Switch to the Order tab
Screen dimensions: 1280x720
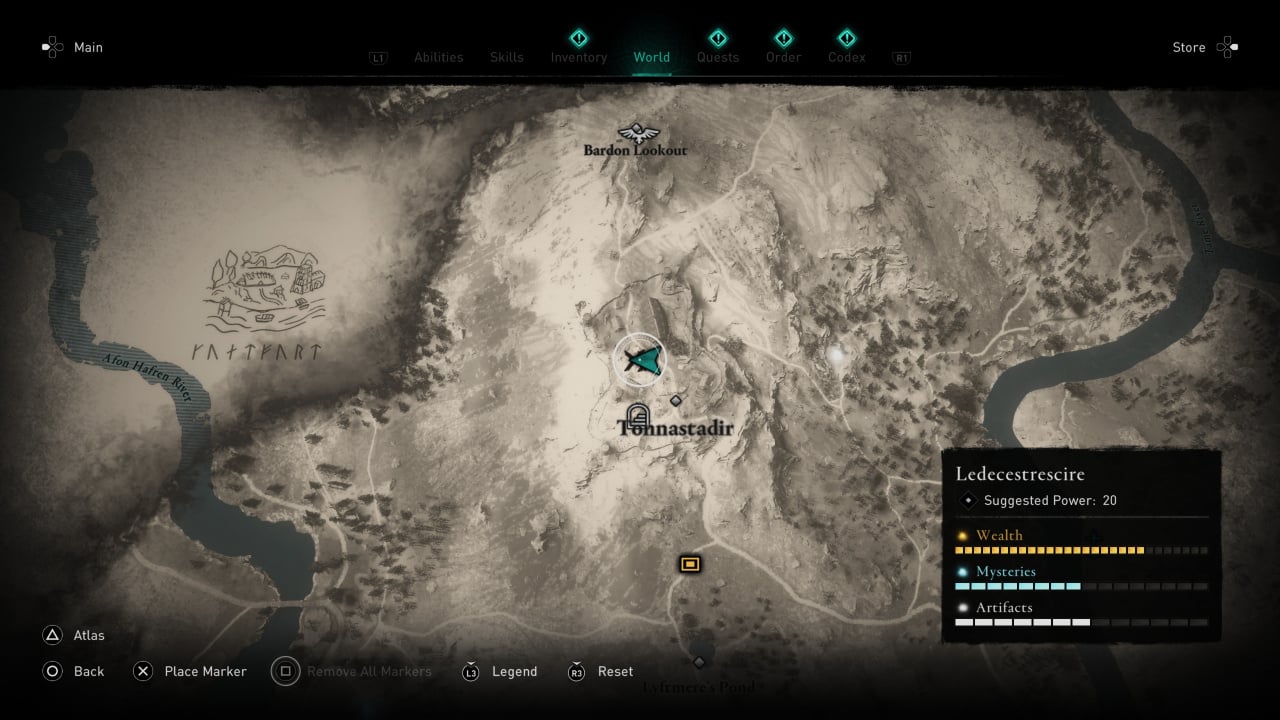point(783,57)
